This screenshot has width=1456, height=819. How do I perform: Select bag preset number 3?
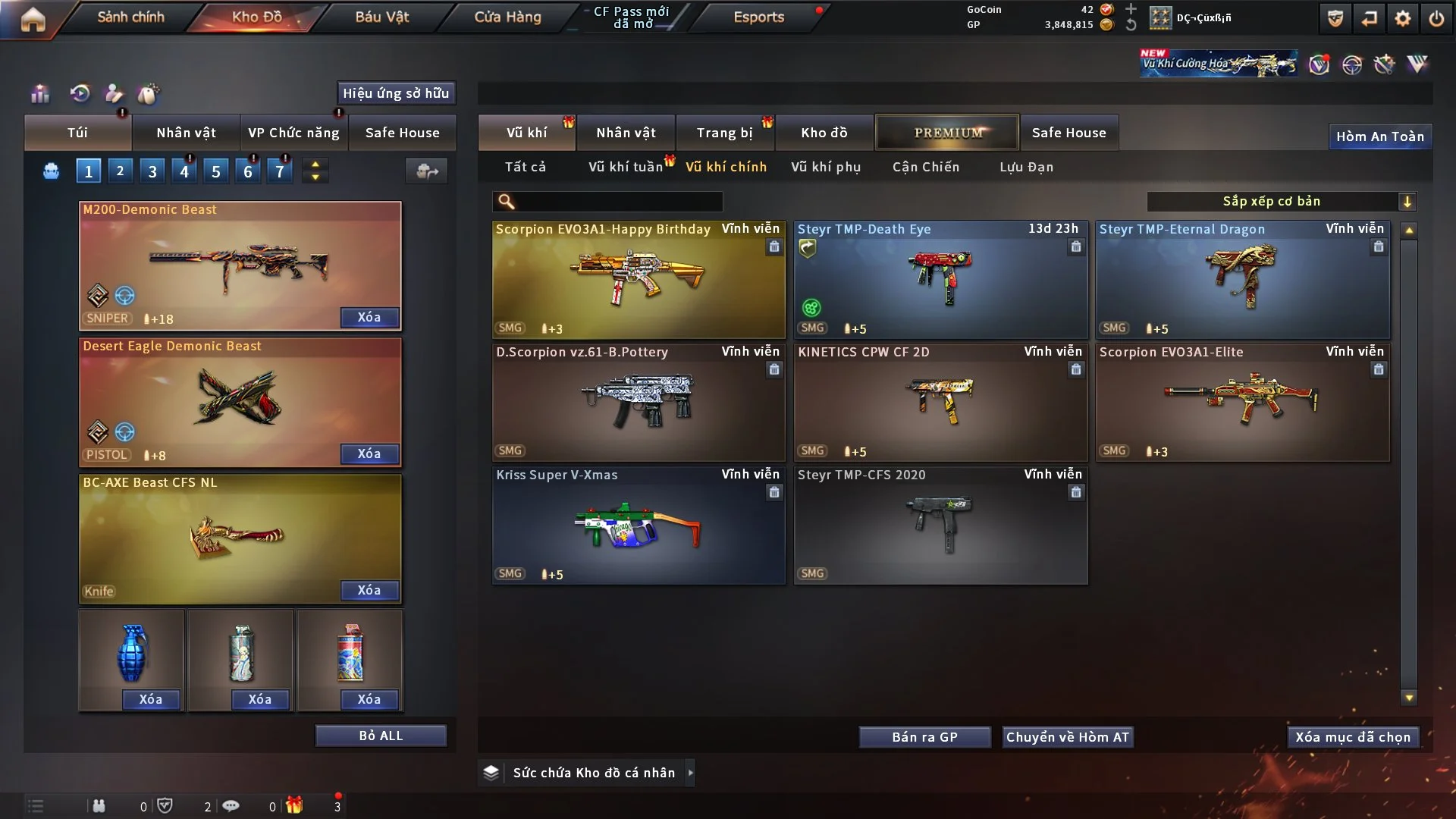coord(152,171)
